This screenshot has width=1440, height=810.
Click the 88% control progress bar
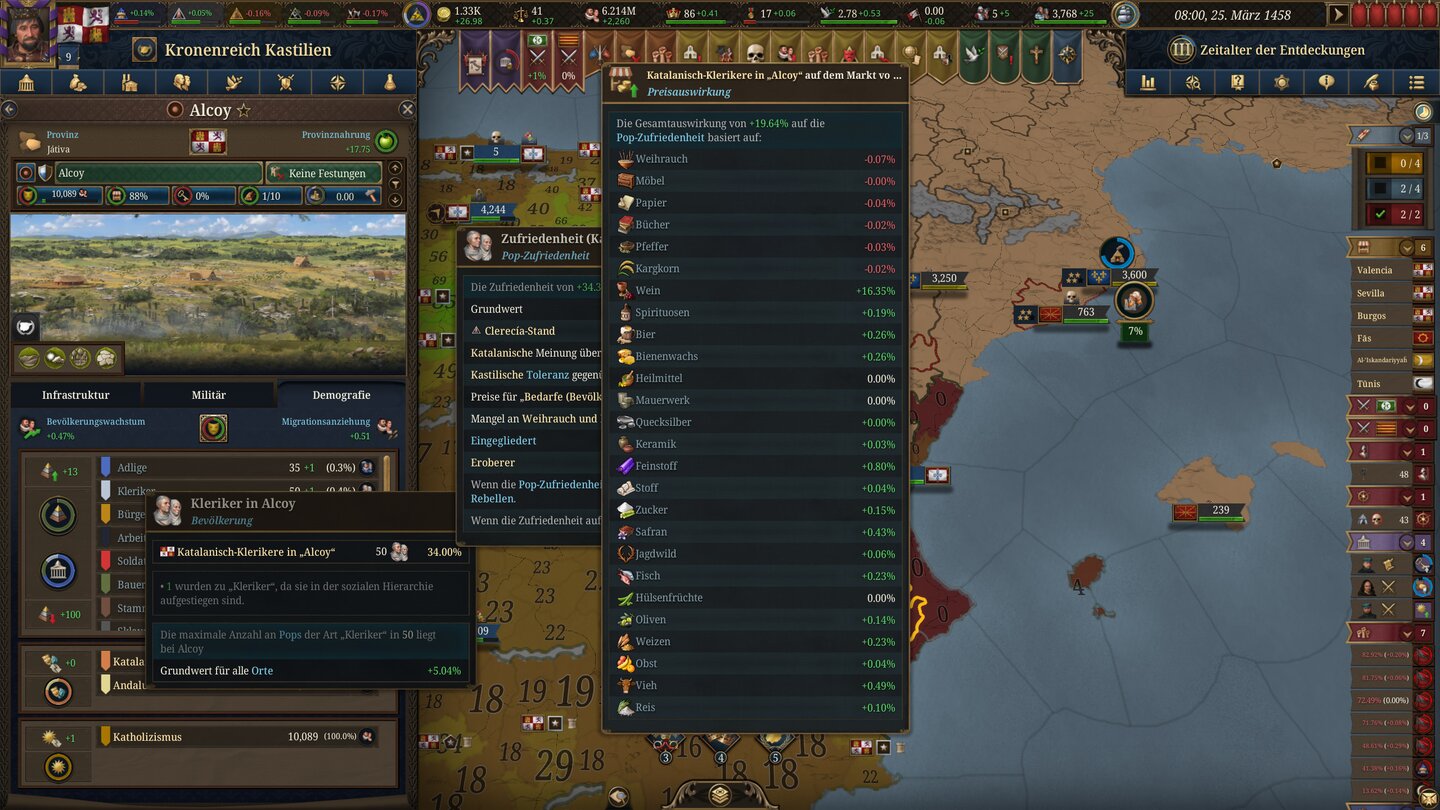138,196
